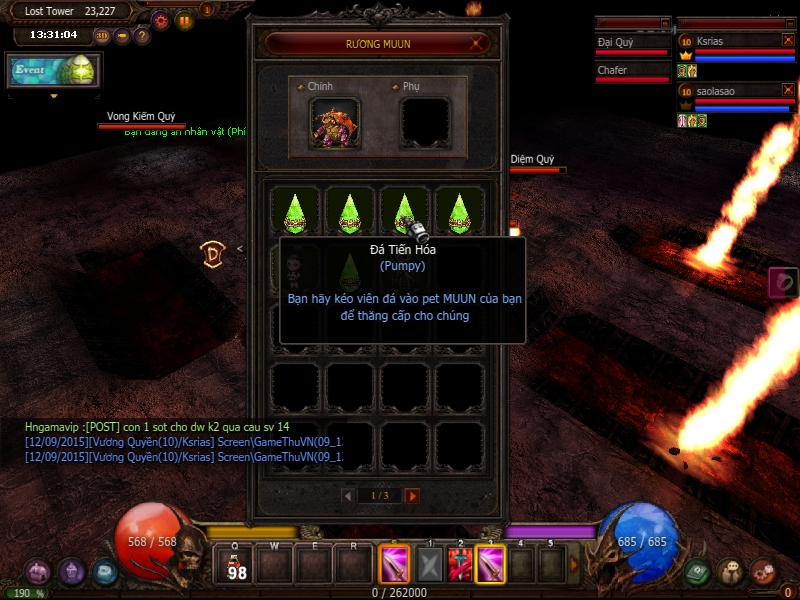Go to the next Muun inventory page

click(x=412, y=496)
